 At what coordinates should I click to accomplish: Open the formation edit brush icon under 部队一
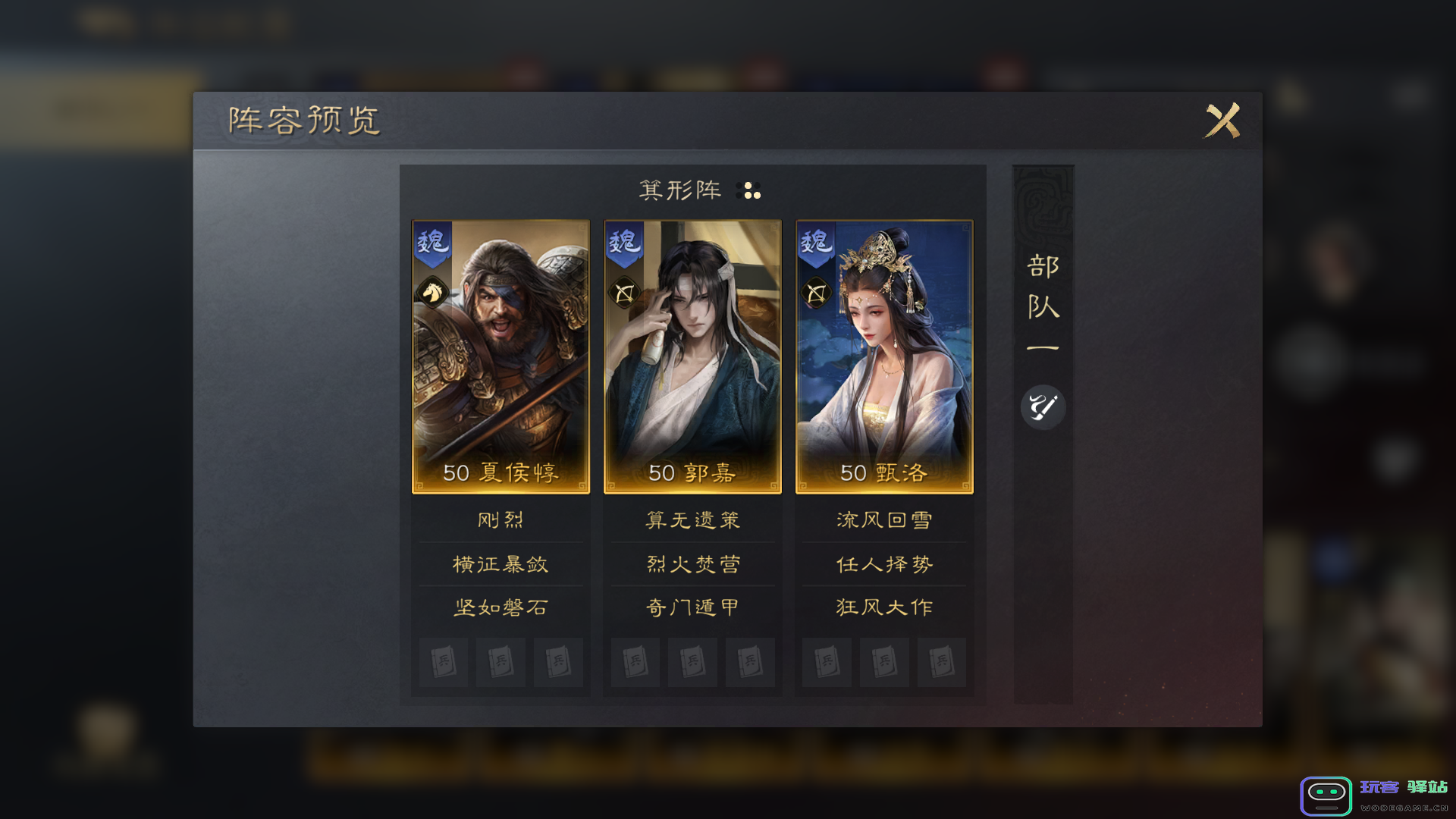1043,407
